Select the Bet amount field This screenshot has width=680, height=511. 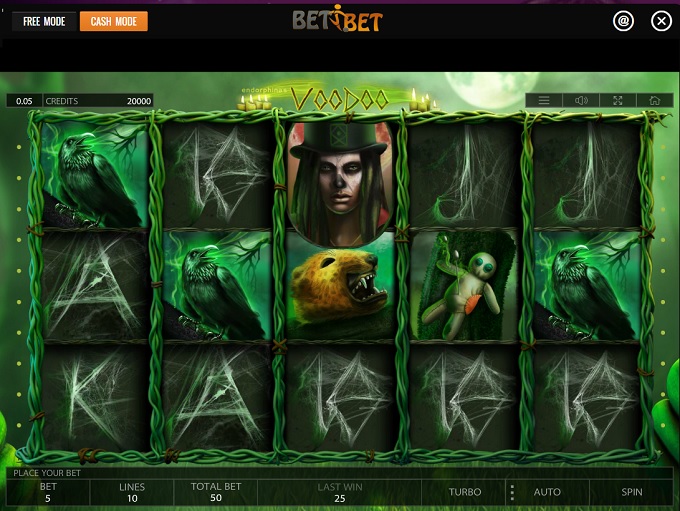[x=48, y=492]
